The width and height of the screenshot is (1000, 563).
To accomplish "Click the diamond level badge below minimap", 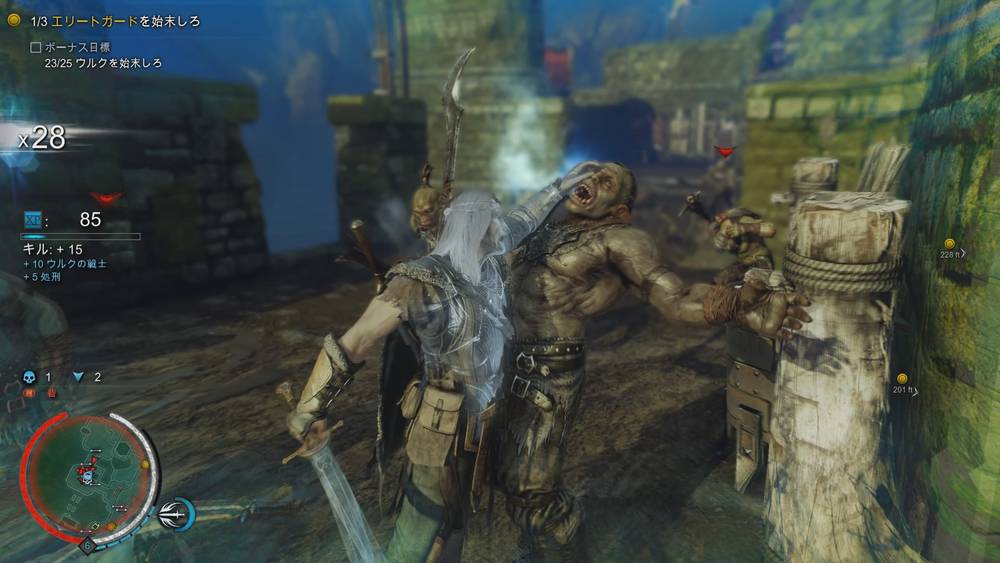I will [88, 546].
